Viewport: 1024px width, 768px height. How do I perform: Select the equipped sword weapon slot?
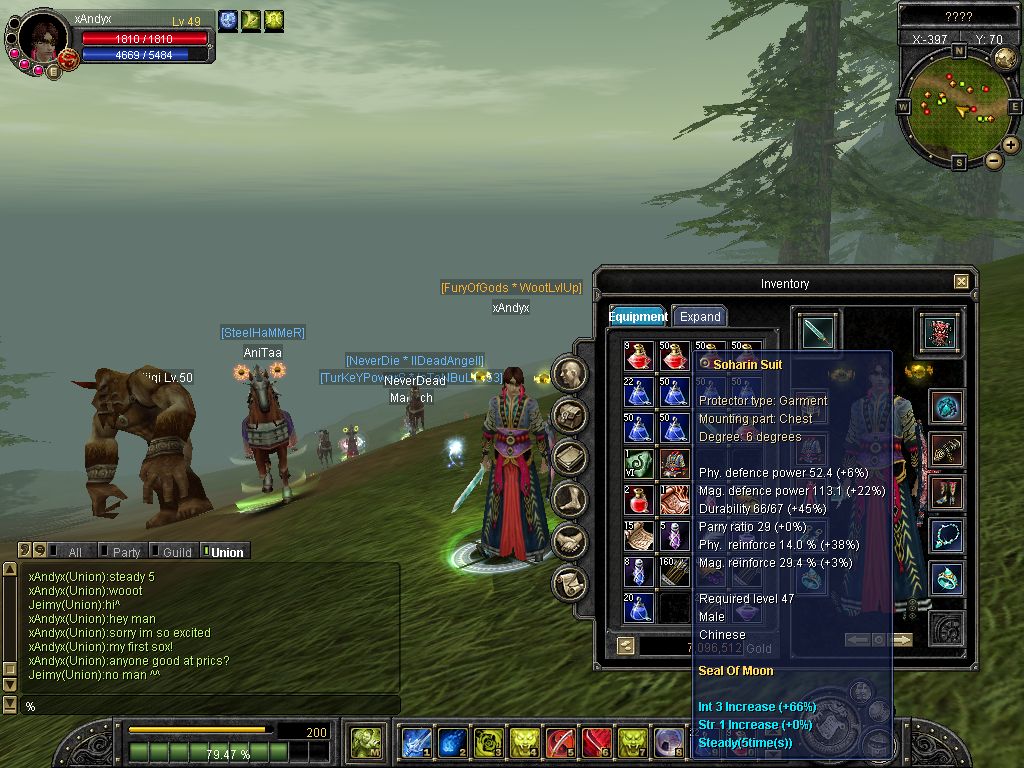[x=818, y=332]
